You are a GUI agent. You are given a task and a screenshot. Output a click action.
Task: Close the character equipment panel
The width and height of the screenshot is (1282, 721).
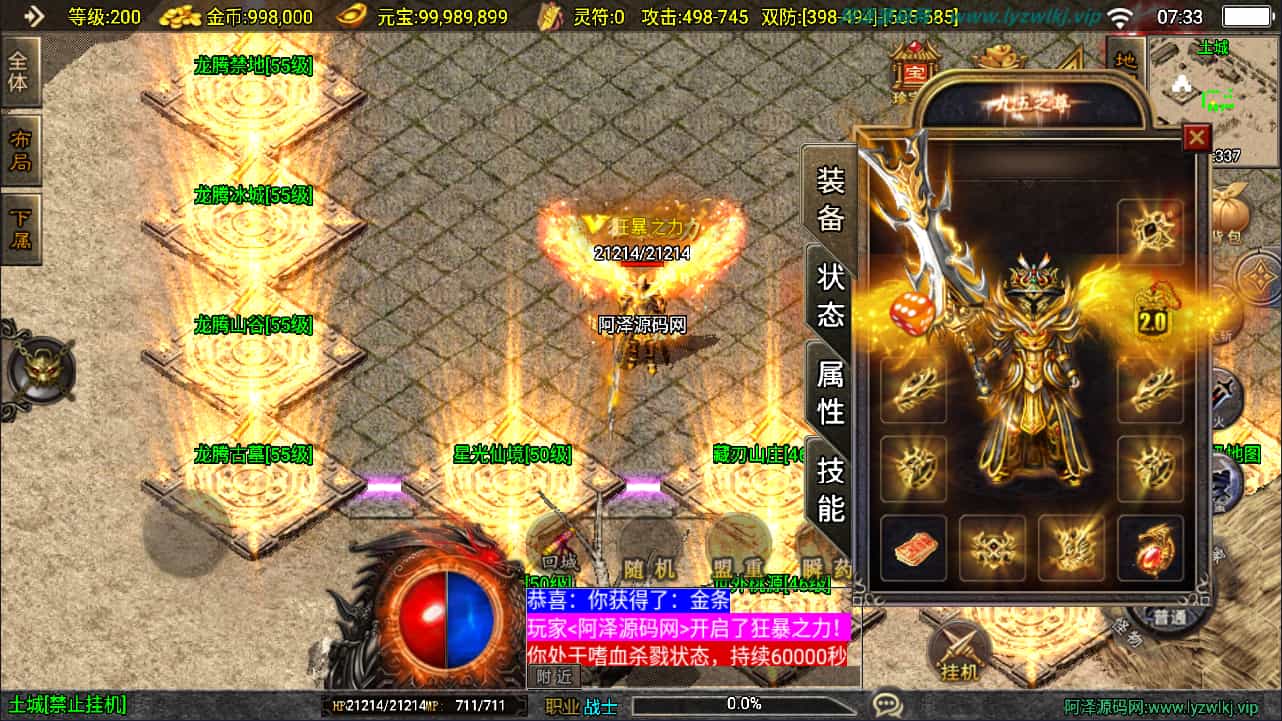coord(1196,137)
